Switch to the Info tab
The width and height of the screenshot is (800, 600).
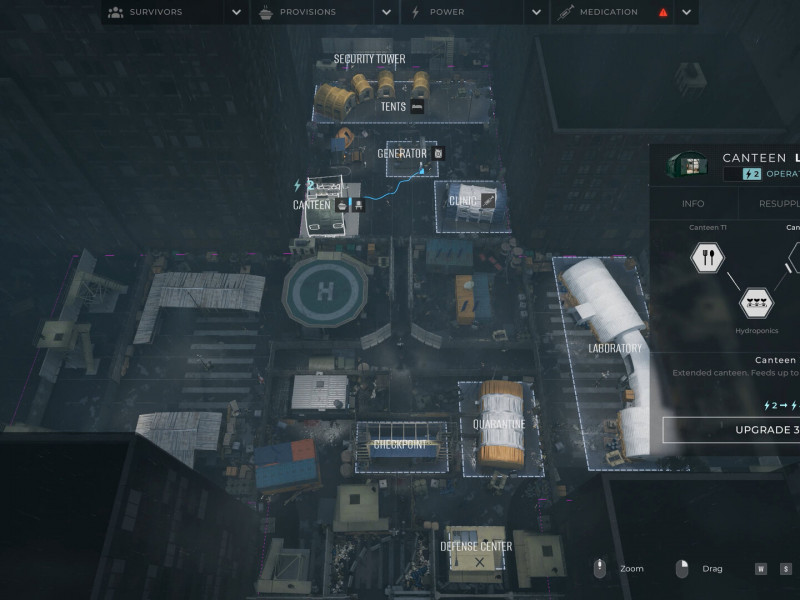693,203
